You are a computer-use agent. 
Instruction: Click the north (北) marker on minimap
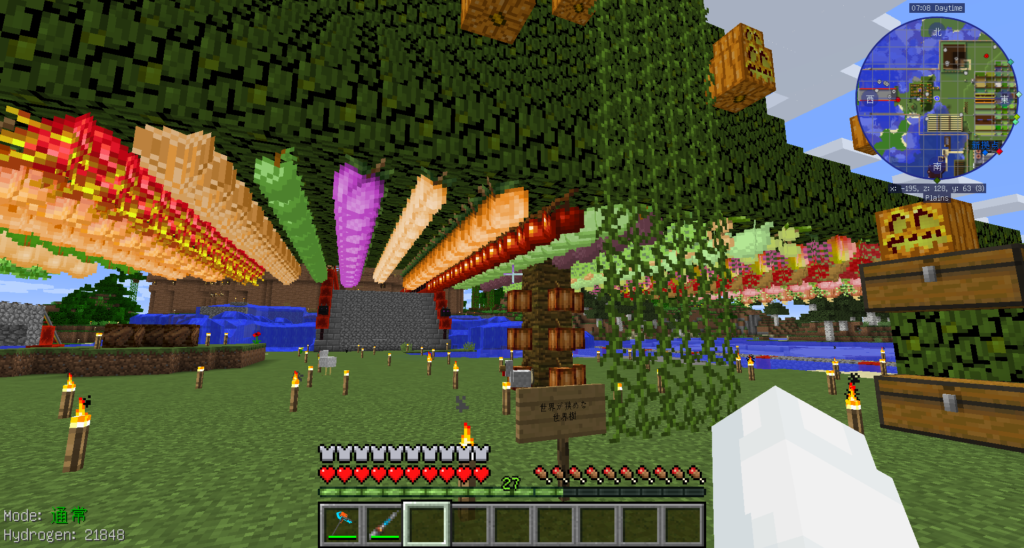[x=937, y=31]
